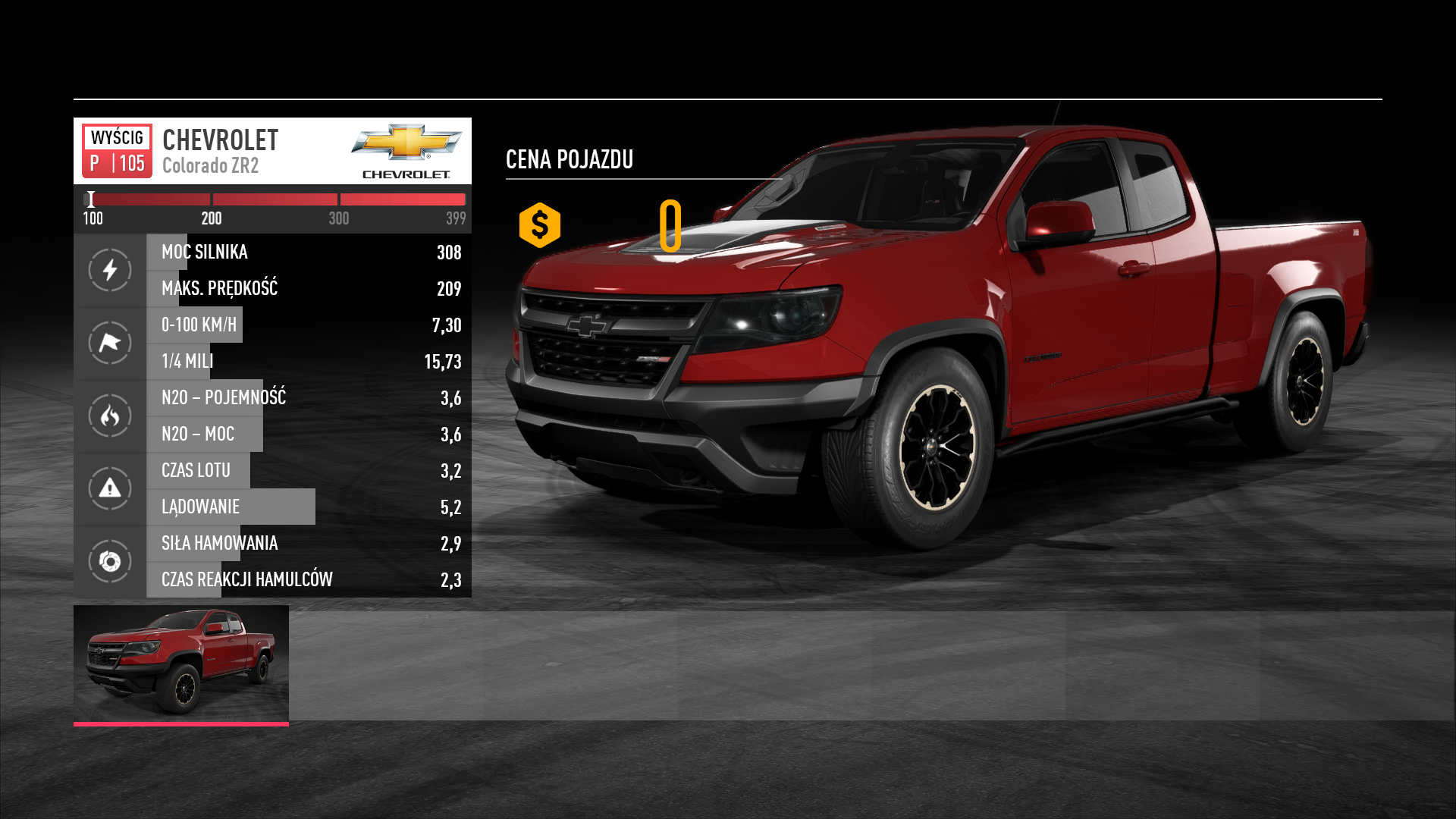Click the Chevrolet Colorado ZR2 header card
This screenshot has width=1456, height=819.
272,151
